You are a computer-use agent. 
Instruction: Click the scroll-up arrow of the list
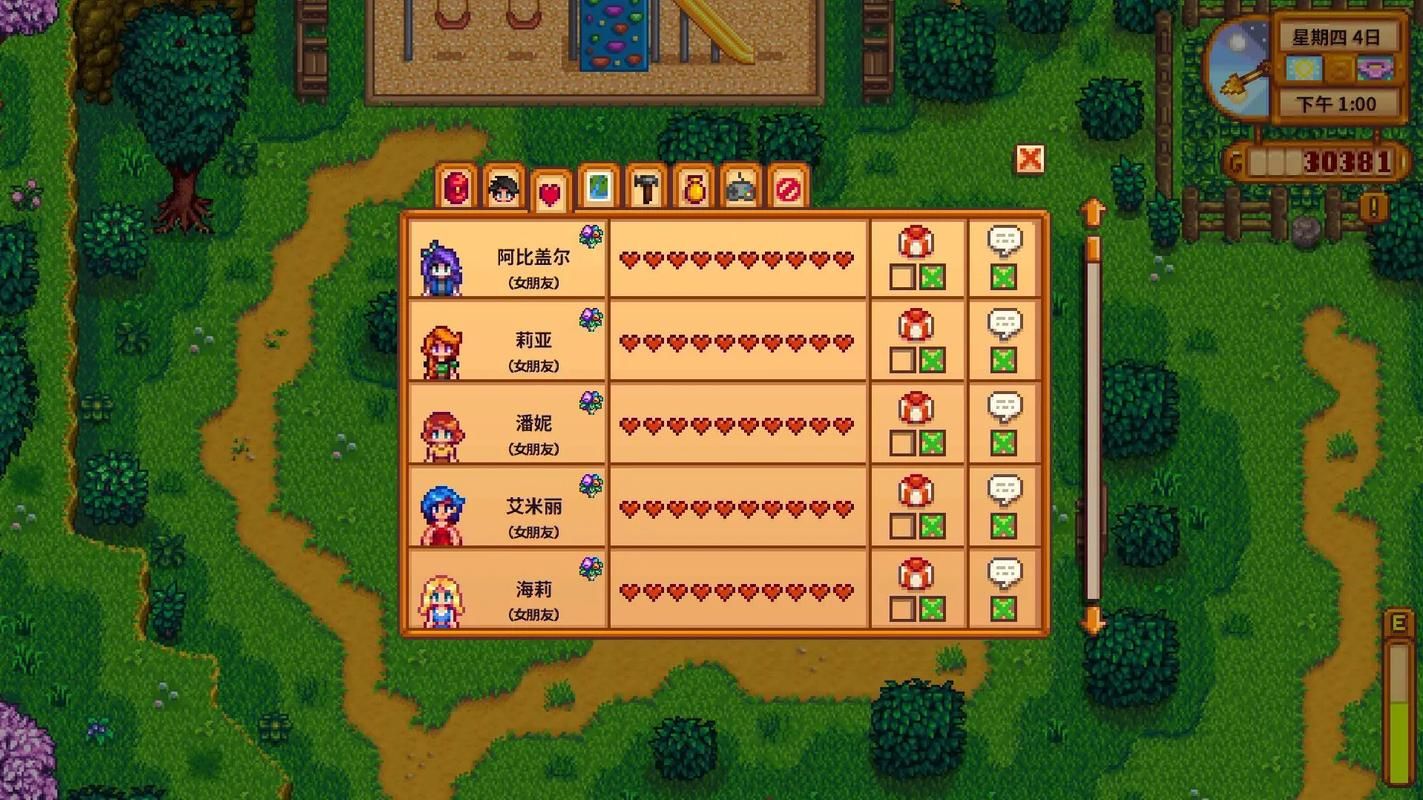[x=1093, y=212]
